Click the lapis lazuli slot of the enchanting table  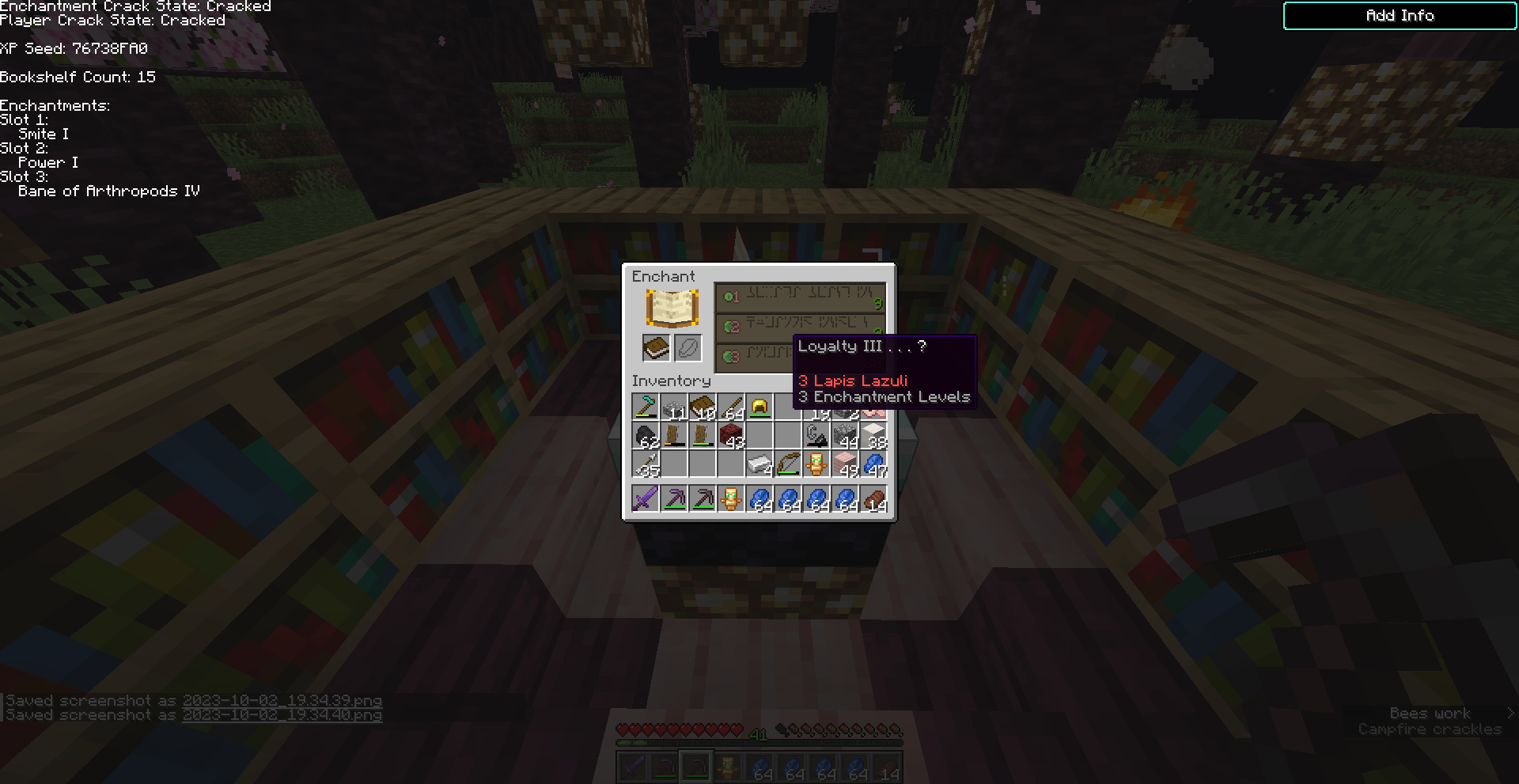tap(688, 348)
